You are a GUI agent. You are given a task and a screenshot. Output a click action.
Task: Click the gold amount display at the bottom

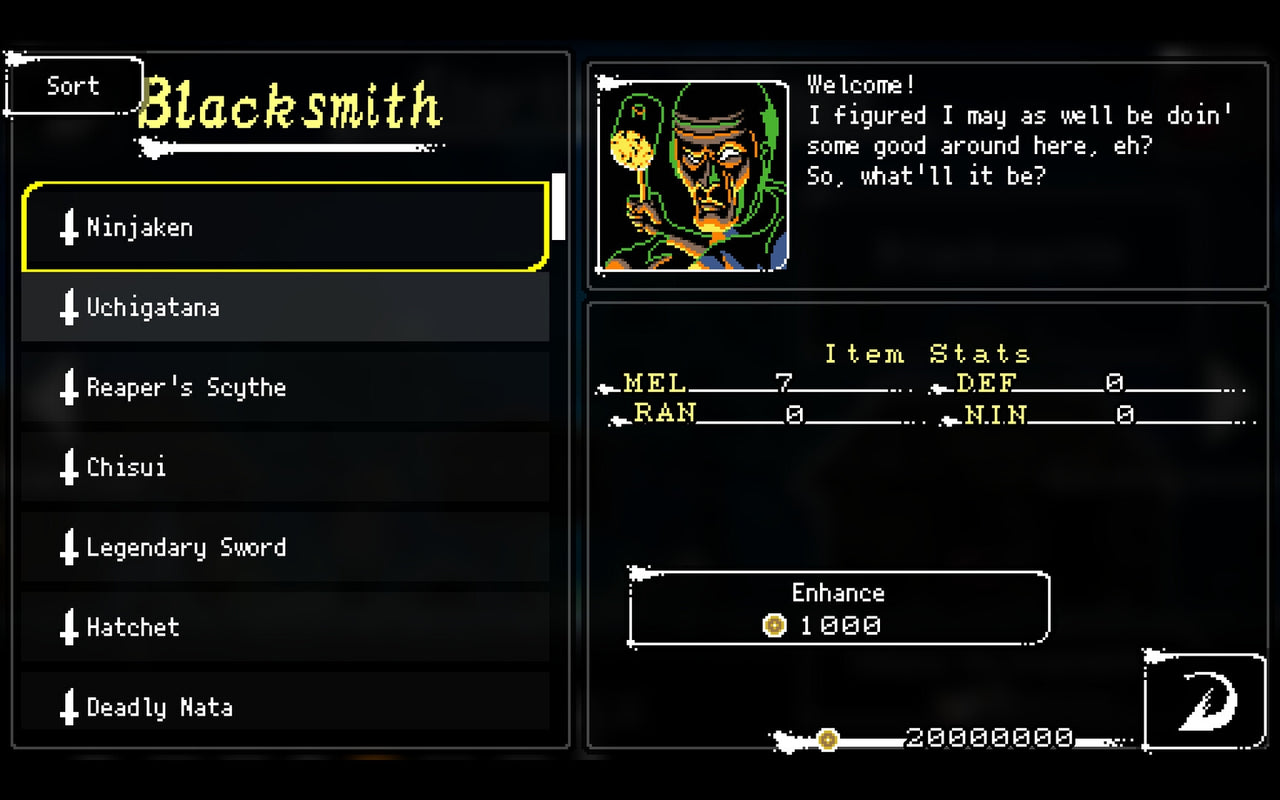click(988, 738)
